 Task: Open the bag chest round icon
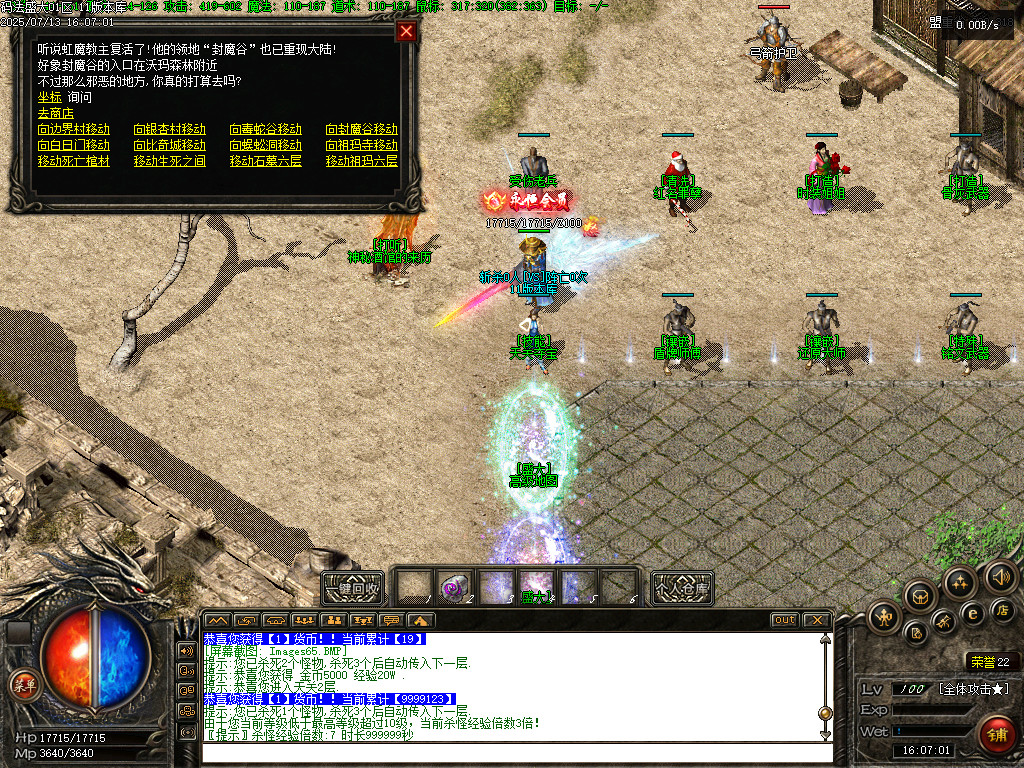(x=920, y=596)
